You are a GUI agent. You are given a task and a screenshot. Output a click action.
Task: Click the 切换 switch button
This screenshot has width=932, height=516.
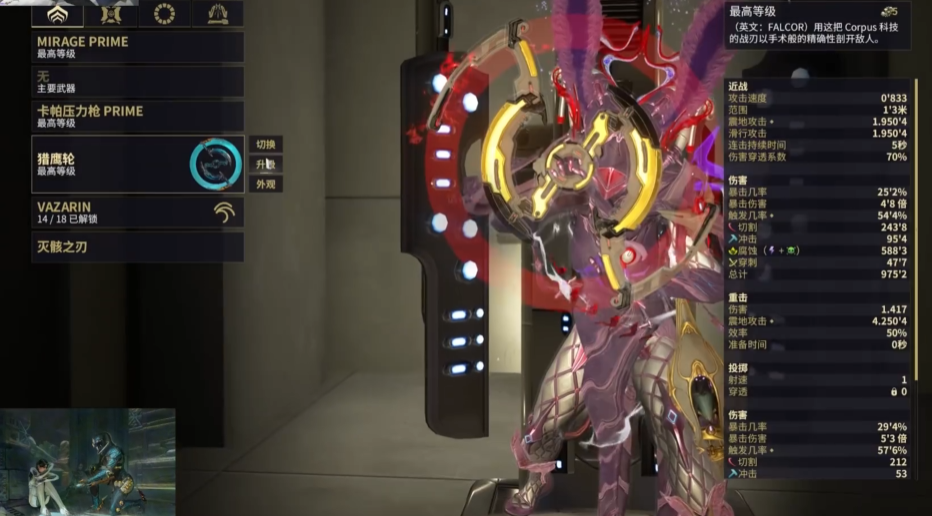pos(266,144)
